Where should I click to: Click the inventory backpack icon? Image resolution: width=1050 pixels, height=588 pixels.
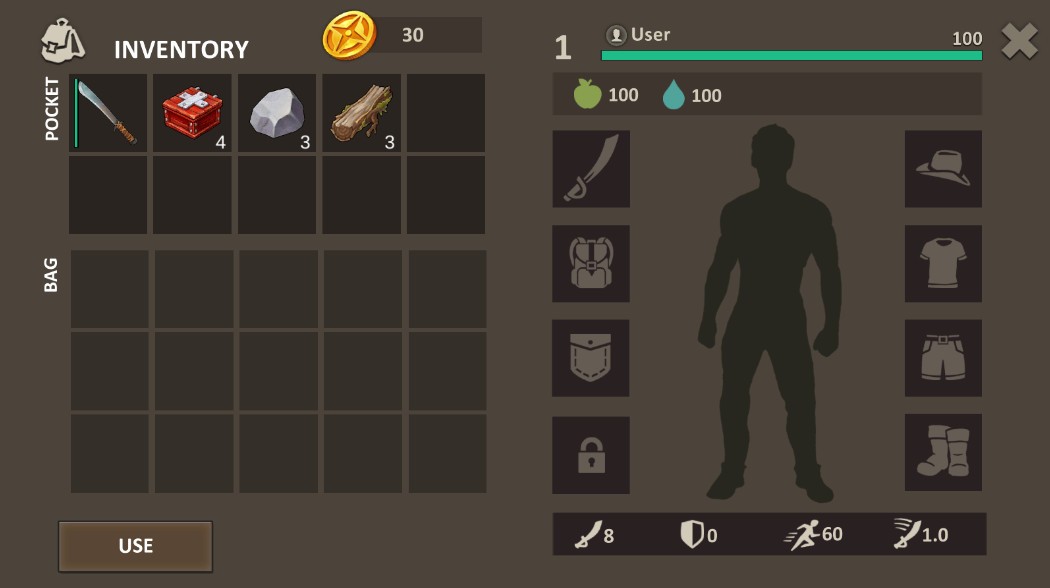62,42
